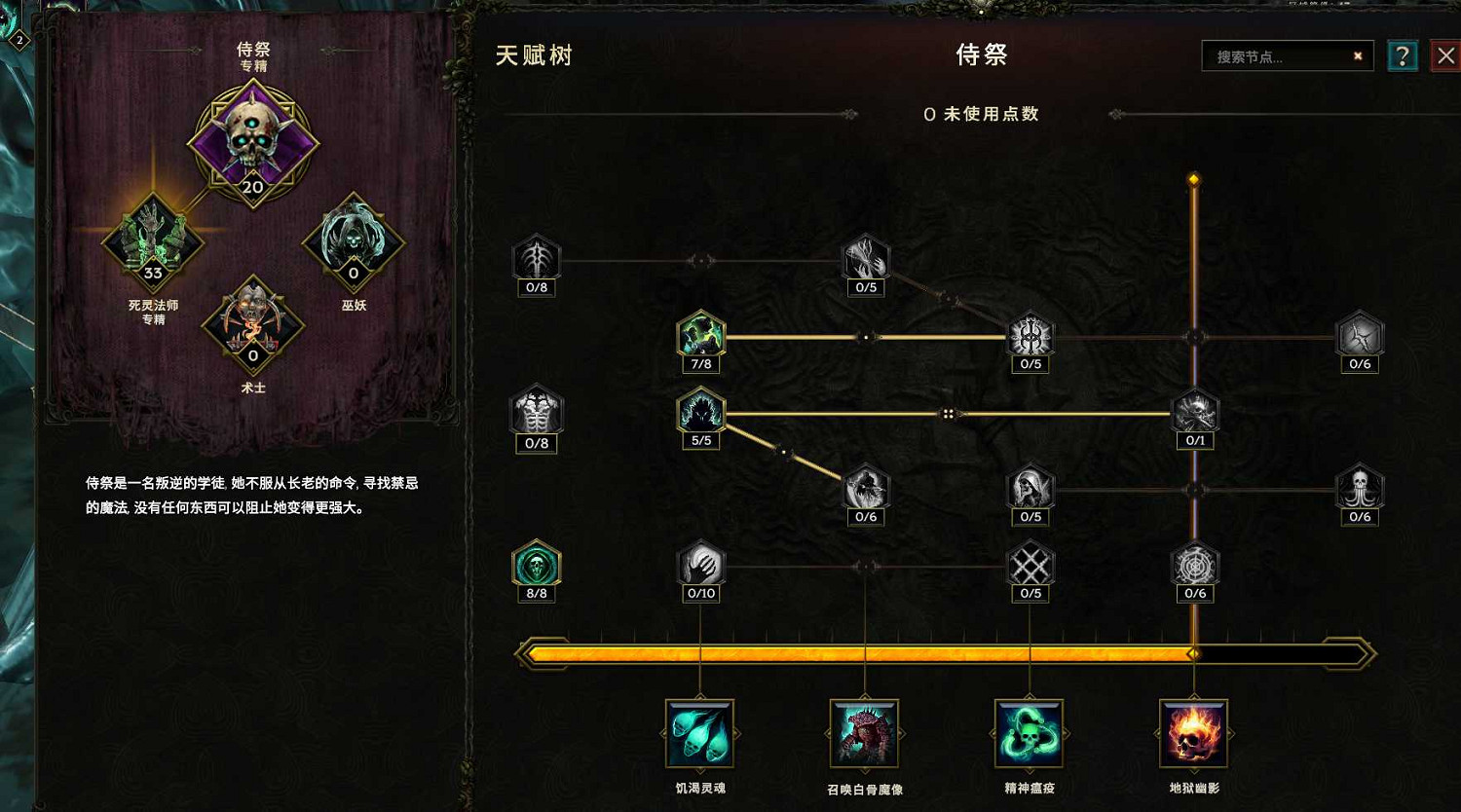Viewport: 1461px width, 812px height.
Task: Clear the node search with the small x
Action: pos(1358,55)
